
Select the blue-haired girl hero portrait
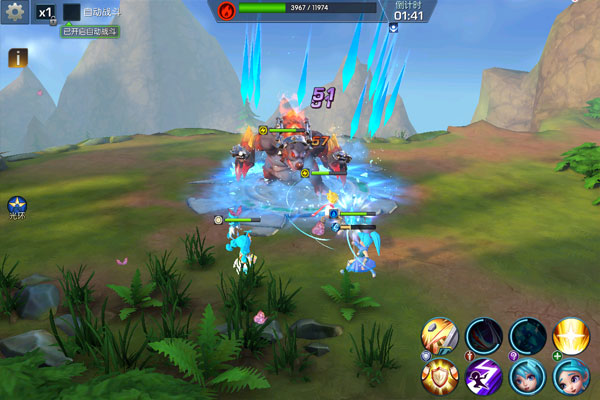point(528,378)
